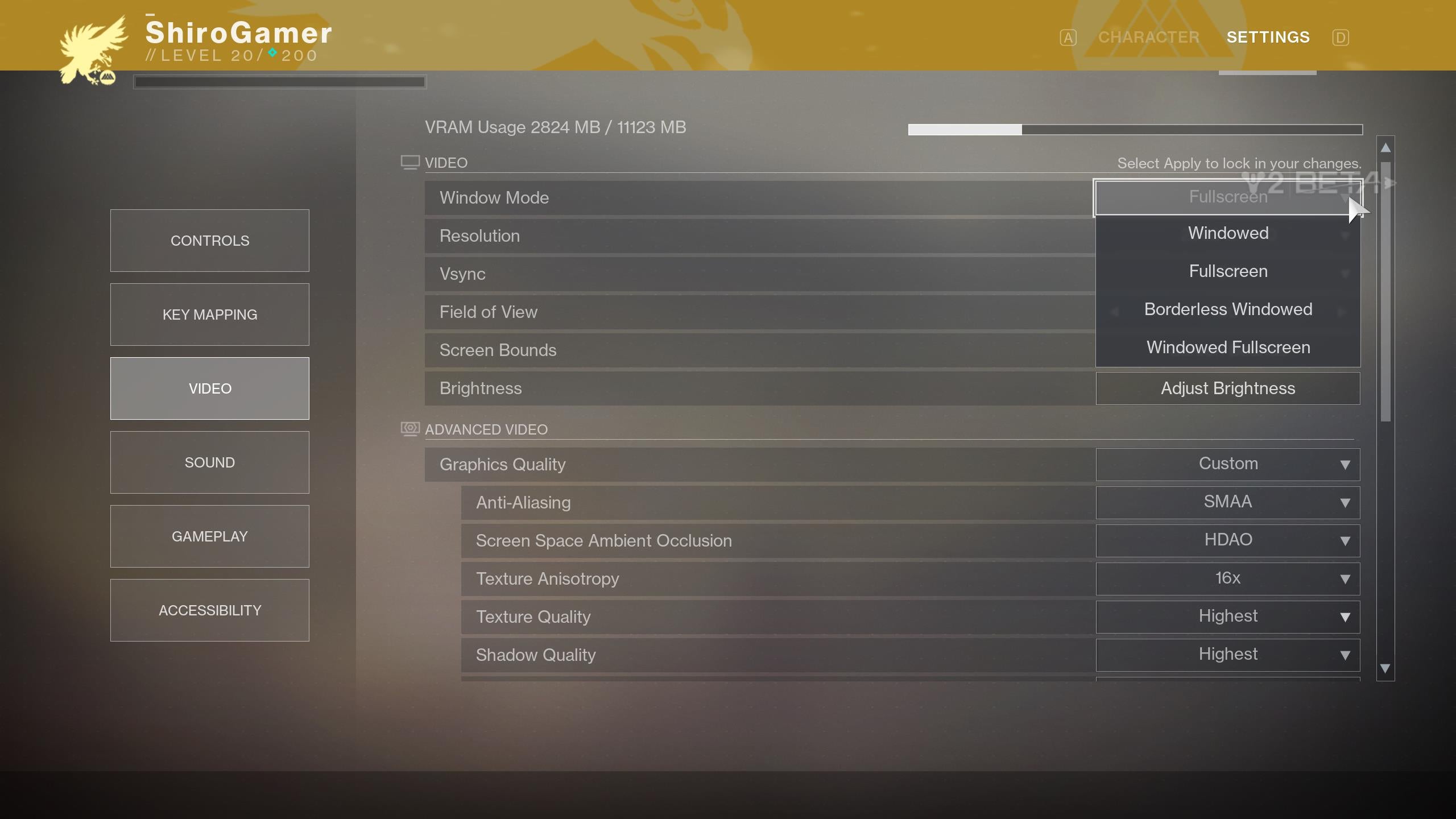Image resolution: width=1456 pixels, height=819 pixels.
Task: Open the KEY MAPPING settings panel
Action: pos(209,314)
